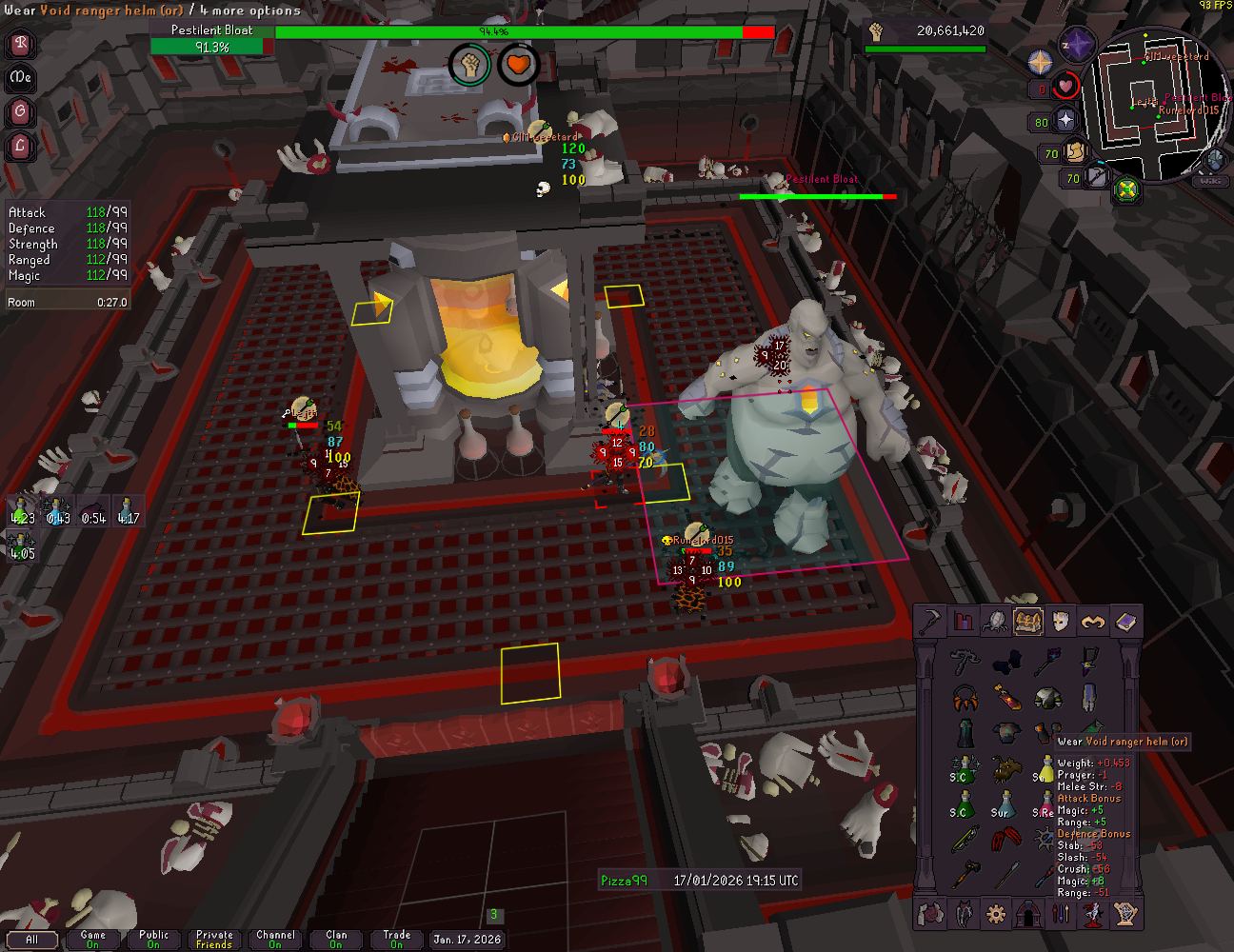Open the settings gear tab
This screenshot has height=952, width=1234.
pos(996,914)
